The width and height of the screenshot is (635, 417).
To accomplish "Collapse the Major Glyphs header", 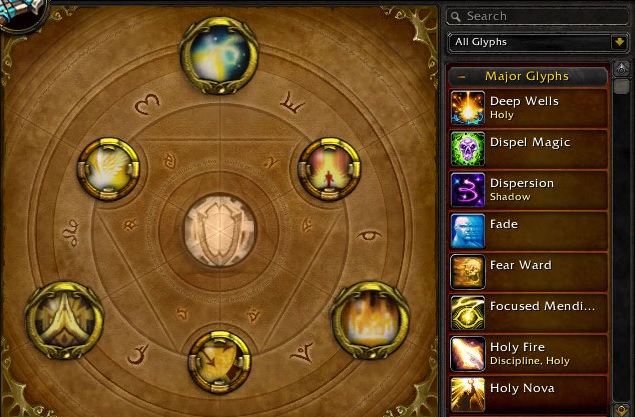I will [462, 76].
